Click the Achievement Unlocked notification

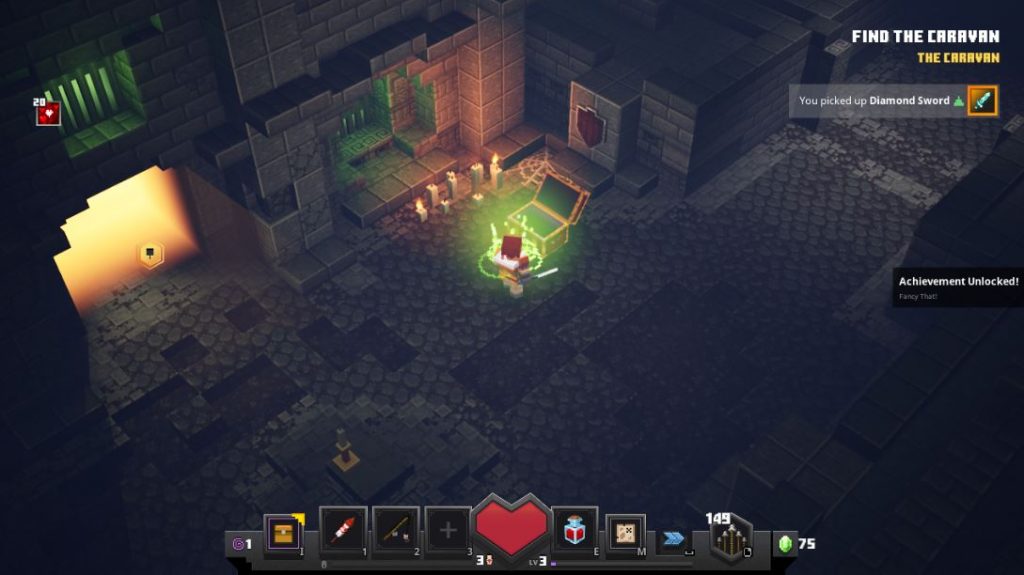(x=958, y=286)
